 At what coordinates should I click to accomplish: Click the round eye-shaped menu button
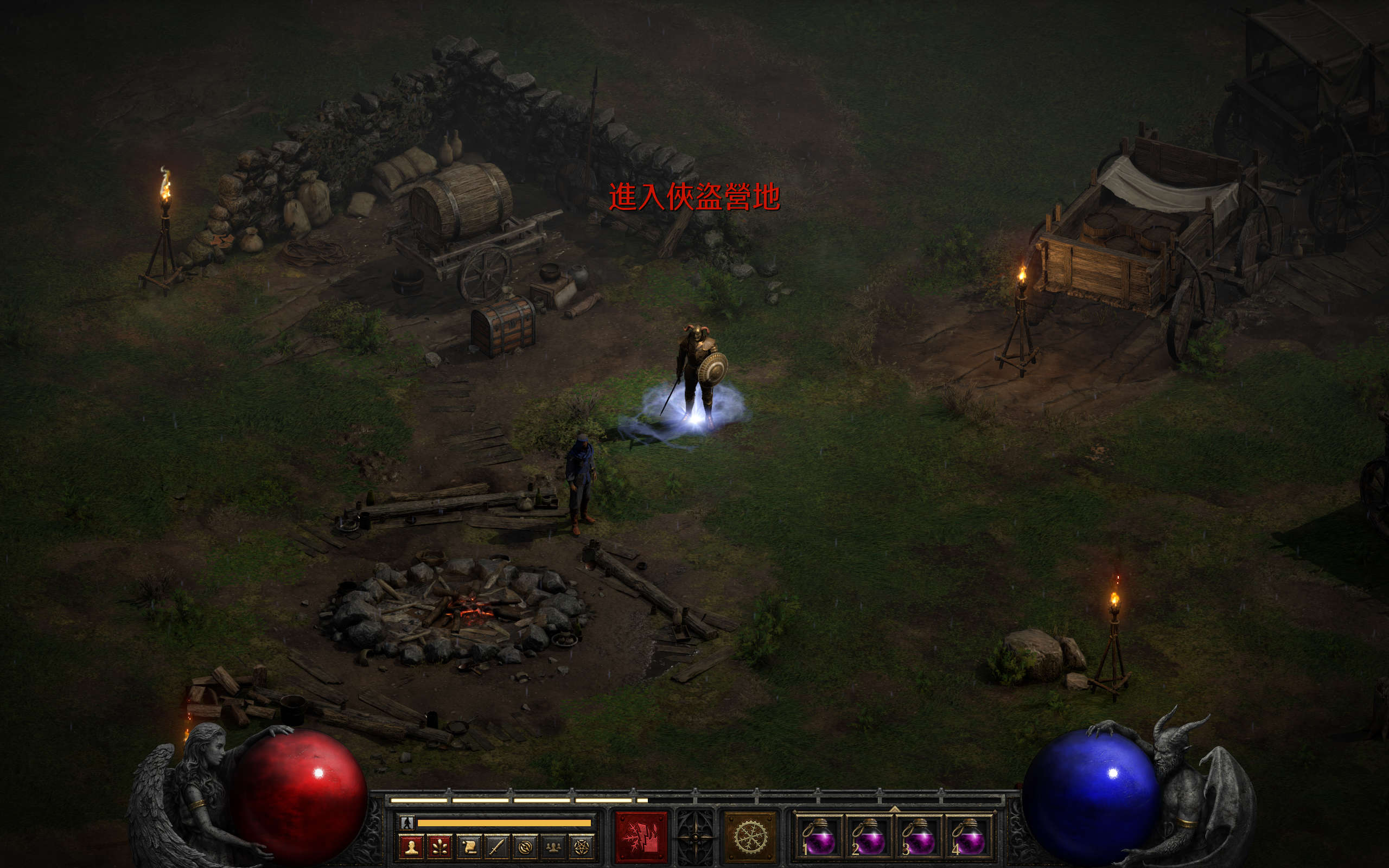pos(525,847)
